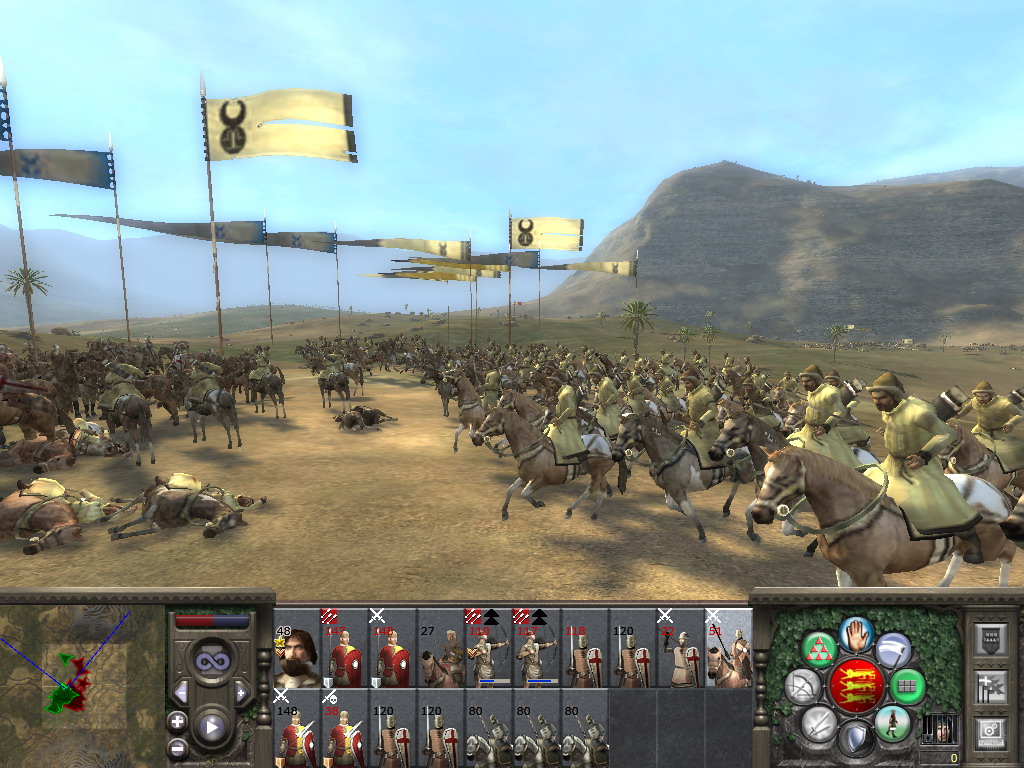Toggle the red triangle formation button
Viewport: 1024px width, 768px height.
(819, 650)
